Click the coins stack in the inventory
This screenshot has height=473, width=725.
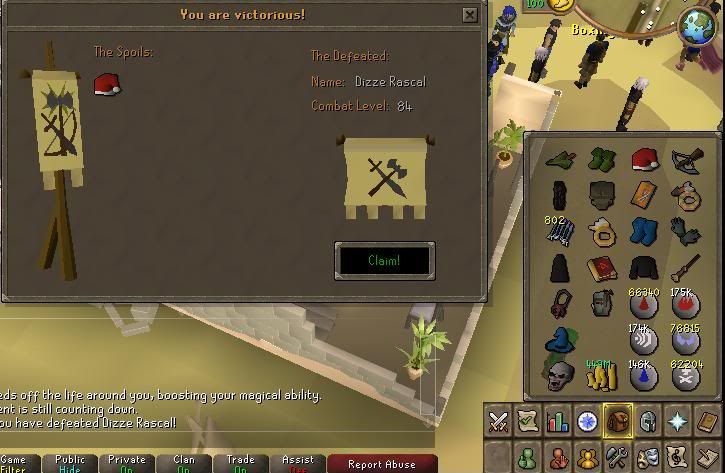602,375
